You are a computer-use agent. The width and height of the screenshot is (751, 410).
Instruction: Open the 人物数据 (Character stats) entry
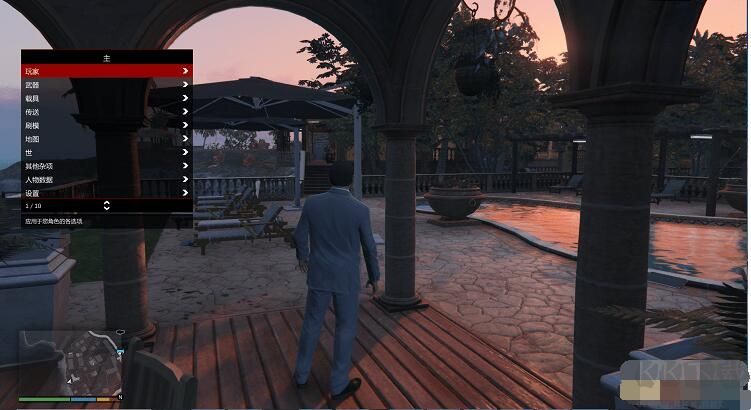pos(106,179)
